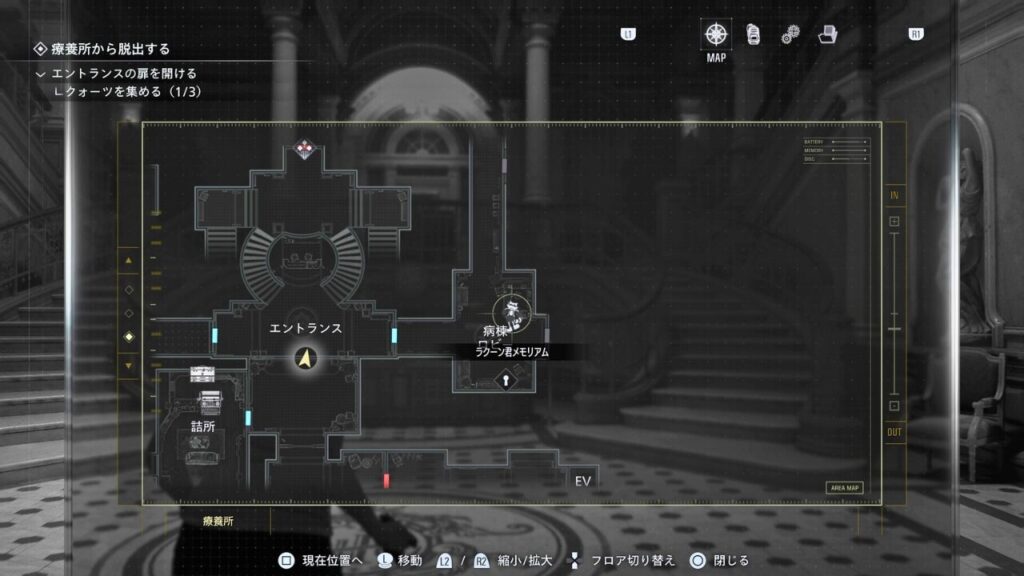This screenshot has width=1024, height=576.
Task: Select the red diamond marker at top
Action: 305,150
